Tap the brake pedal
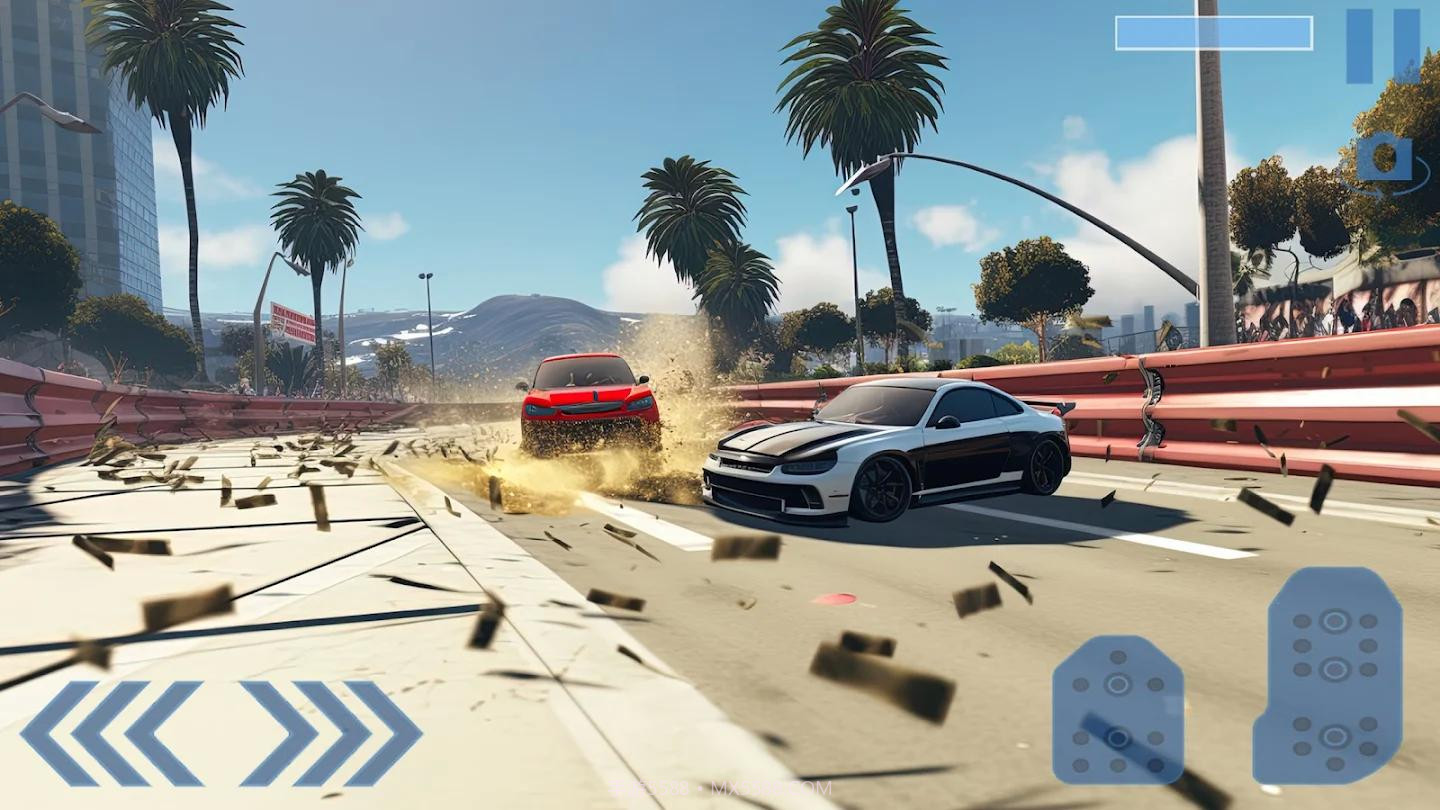Image resolution: width=1440 pixels, height=810 pixels. click(1118, 710)
